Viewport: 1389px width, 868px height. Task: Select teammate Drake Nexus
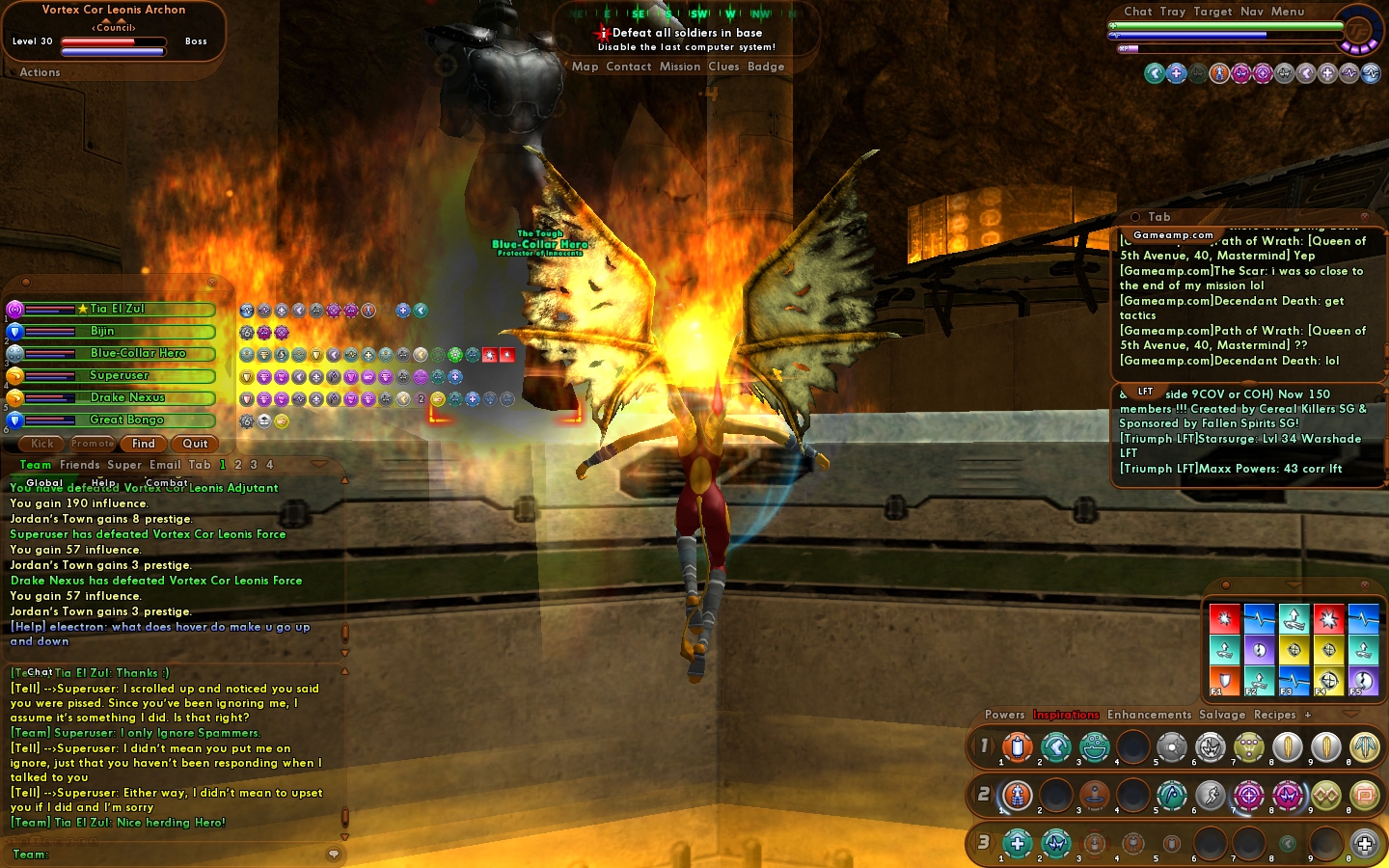click(x=127, y=397)
